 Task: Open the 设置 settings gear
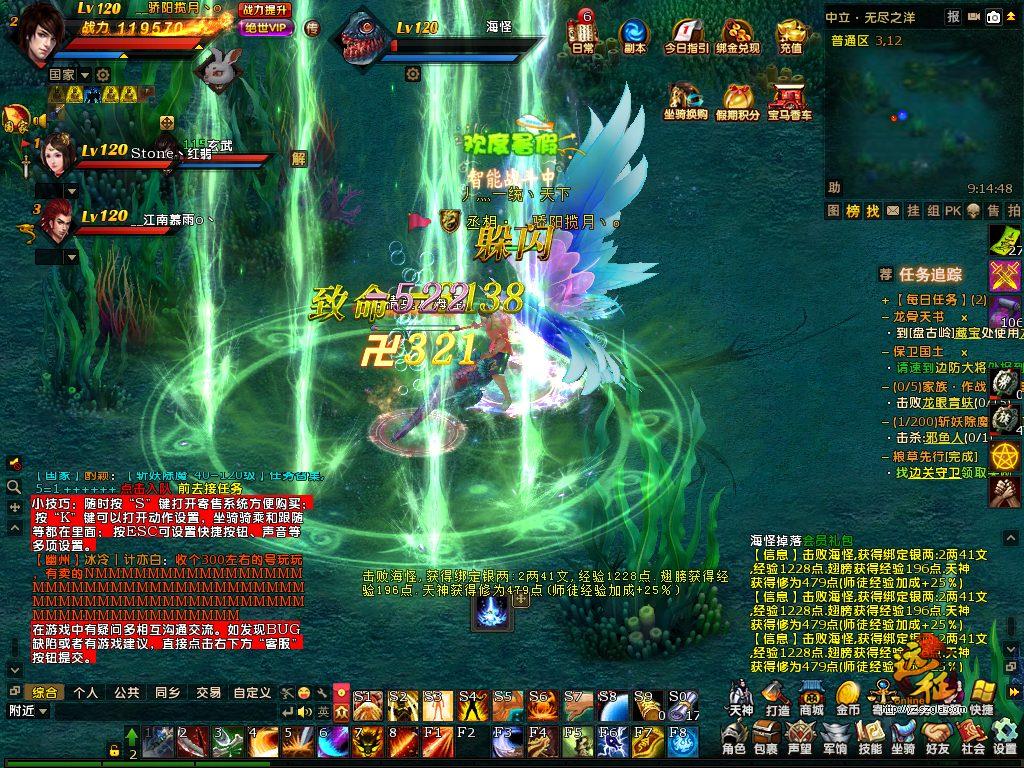pos(1005,738)
